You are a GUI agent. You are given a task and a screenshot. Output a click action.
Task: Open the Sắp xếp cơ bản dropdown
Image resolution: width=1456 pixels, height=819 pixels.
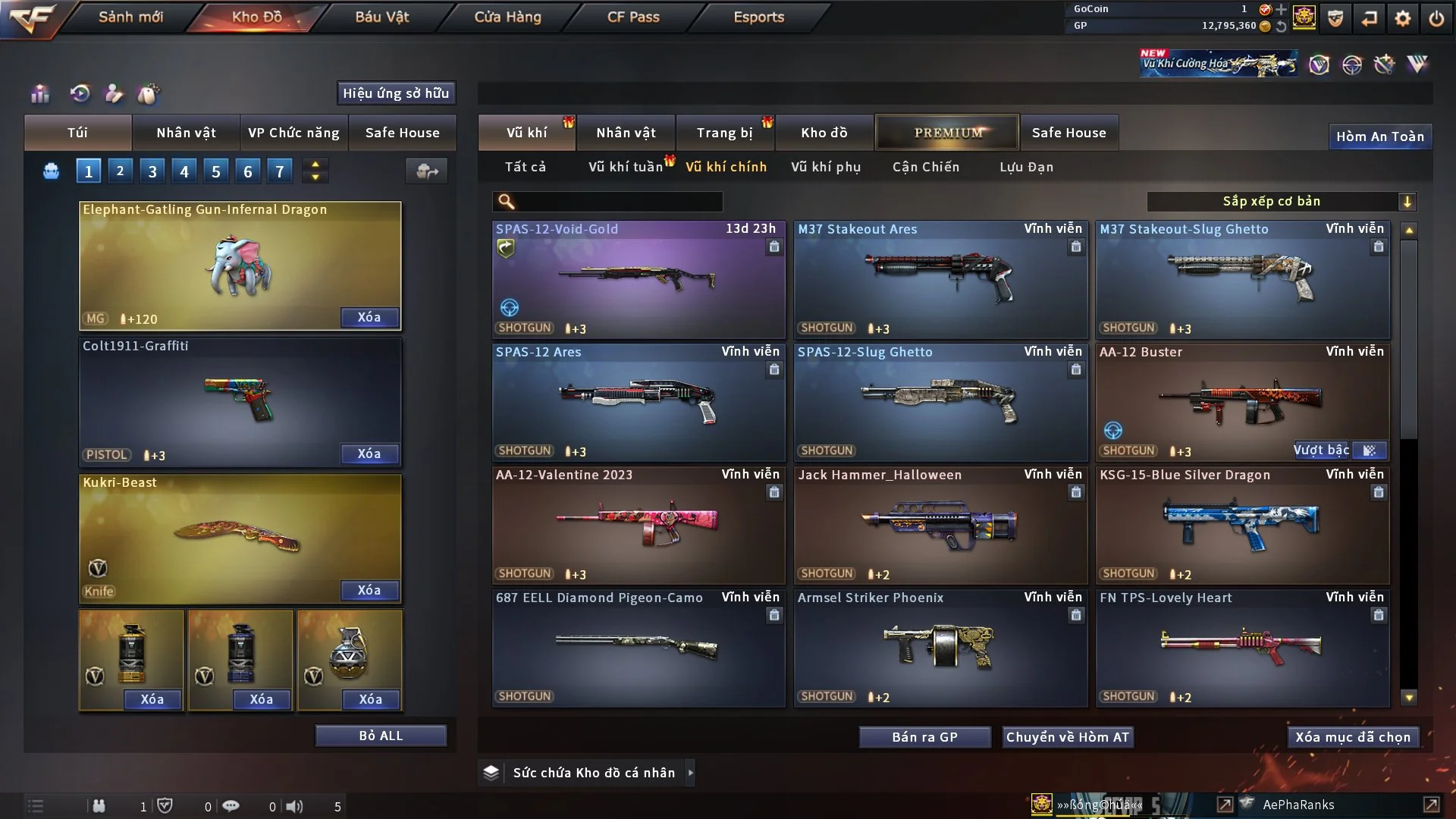coord(1281,201)
